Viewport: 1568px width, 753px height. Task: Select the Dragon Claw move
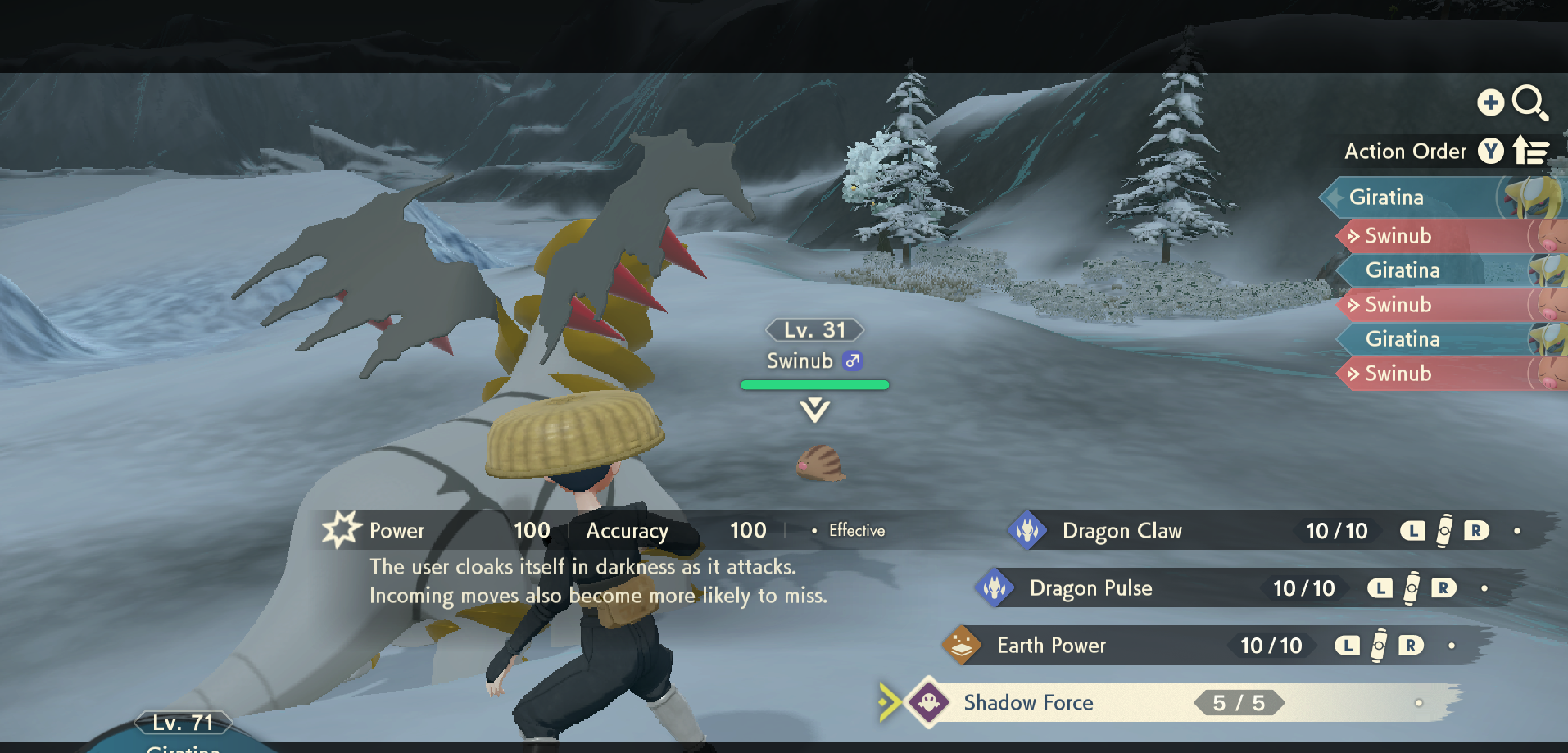(x=1122, y=531)
